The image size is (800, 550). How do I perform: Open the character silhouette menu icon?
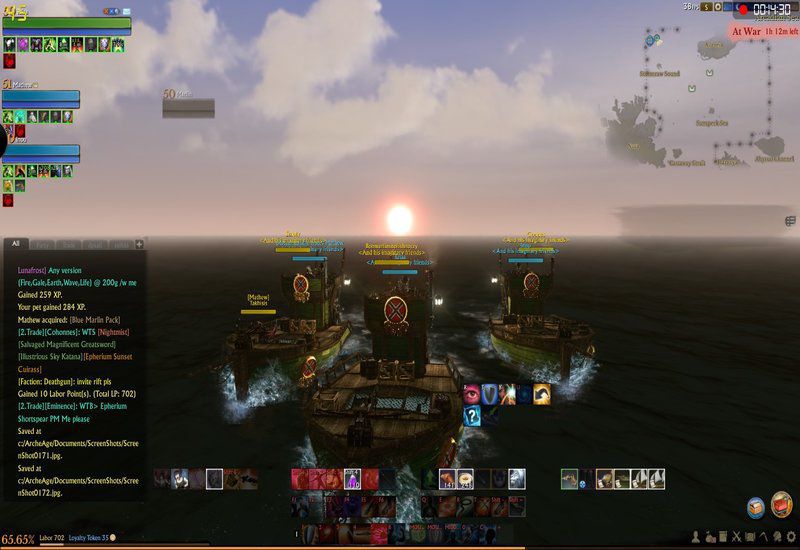(x=693, y=538)
